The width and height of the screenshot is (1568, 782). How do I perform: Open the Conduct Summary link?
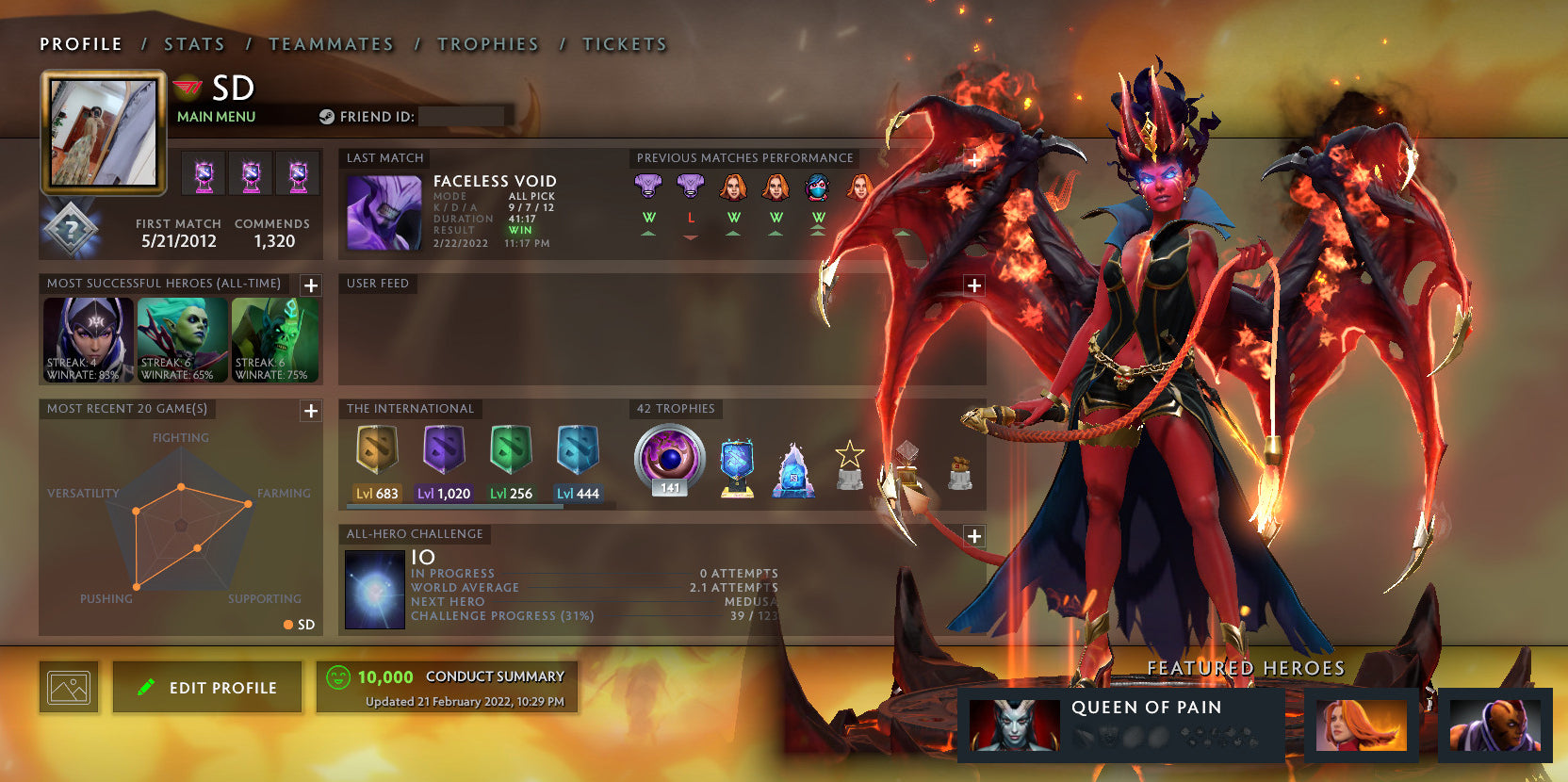494,676
